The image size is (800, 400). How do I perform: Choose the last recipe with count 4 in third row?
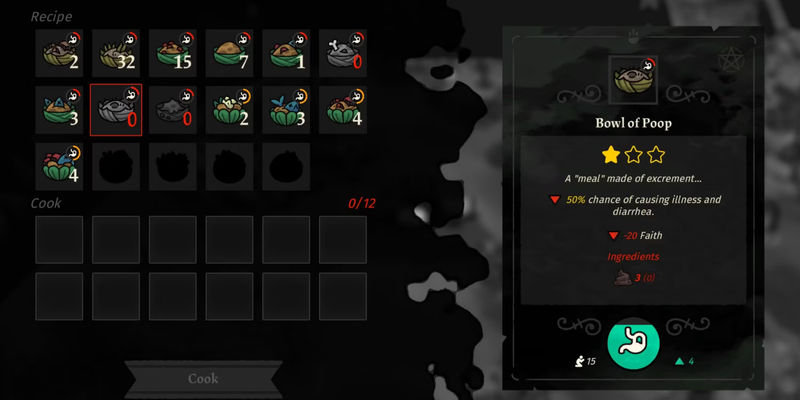[59, 166]
